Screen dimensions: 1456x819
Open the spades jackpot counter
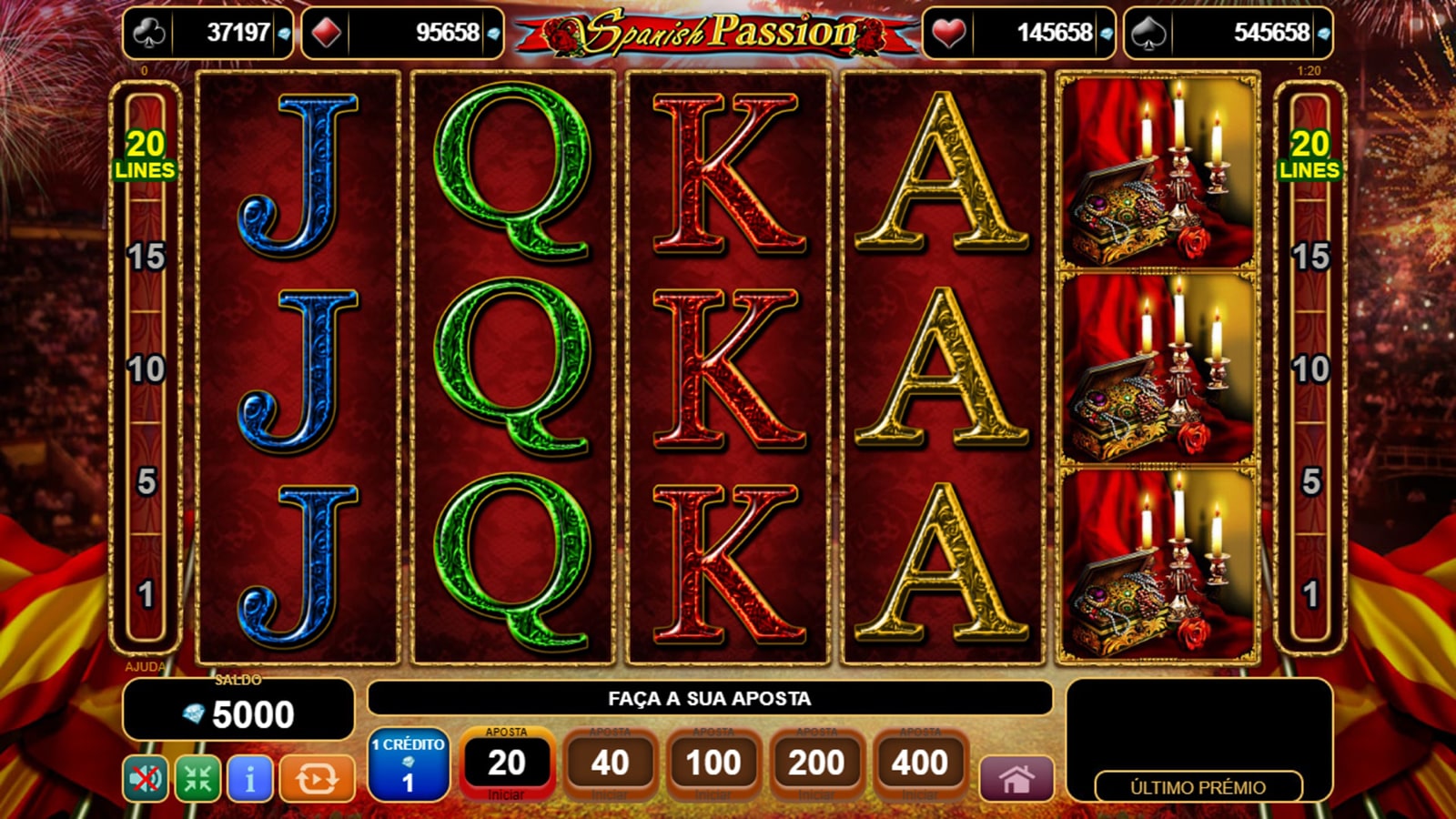[x=1228, y=33]
